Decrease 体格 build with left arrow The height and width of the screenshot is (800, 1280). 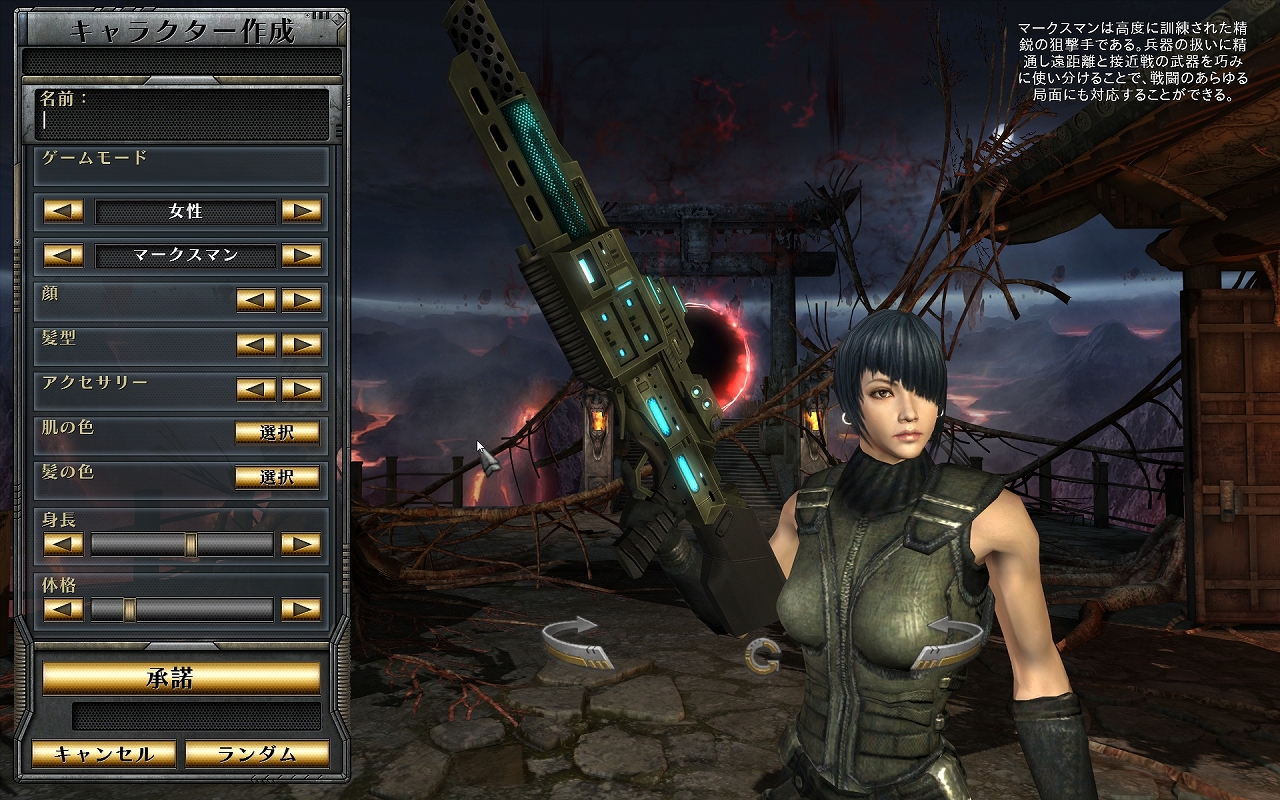(63, 609)
